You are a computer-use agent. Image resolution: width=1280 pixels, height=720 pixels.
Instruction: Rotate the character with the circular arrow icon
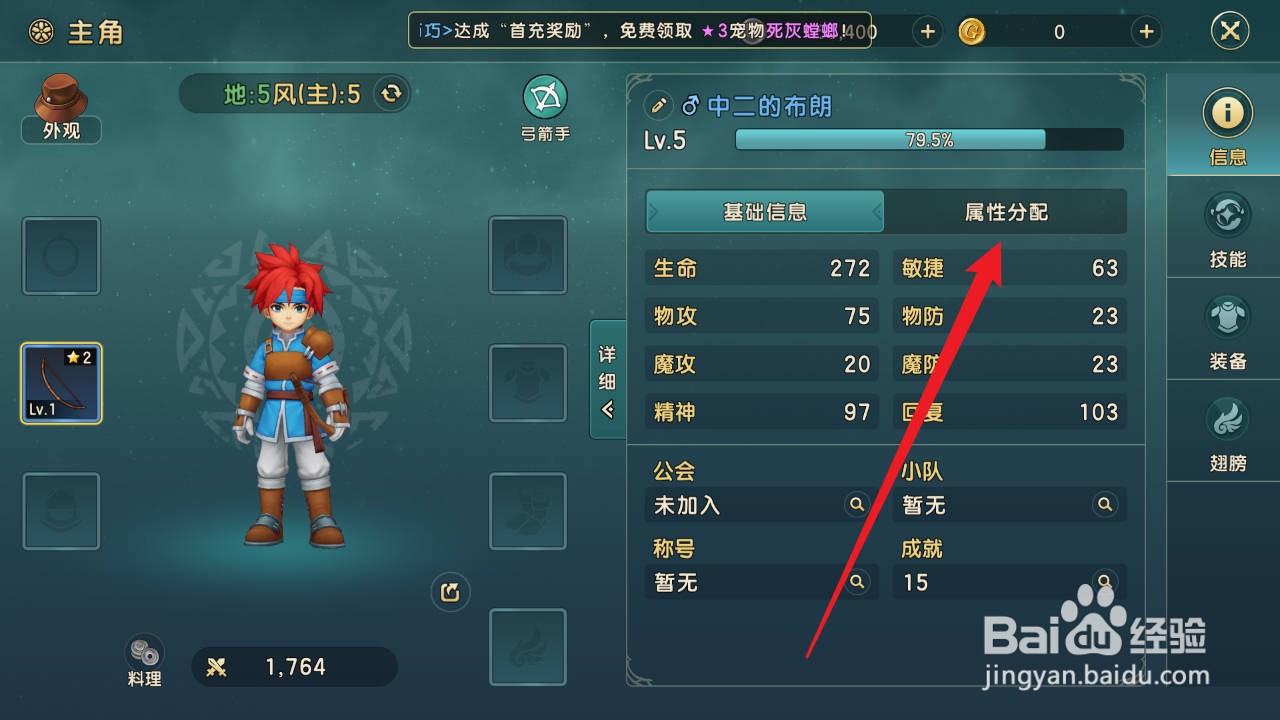point(449,592)
